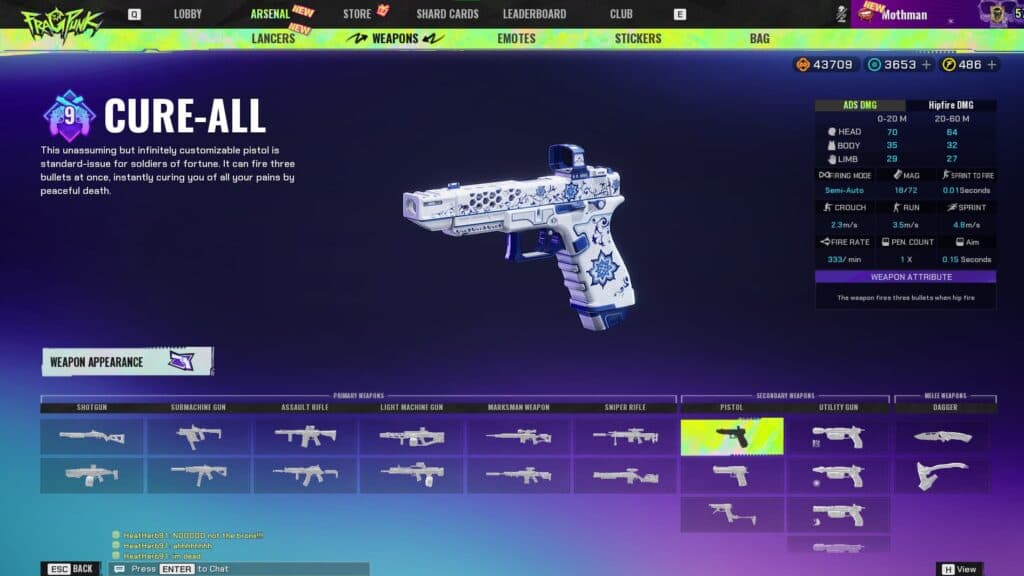Open the Stickers sub-tab
1024x576 pixels.
[x=638, y=39]
